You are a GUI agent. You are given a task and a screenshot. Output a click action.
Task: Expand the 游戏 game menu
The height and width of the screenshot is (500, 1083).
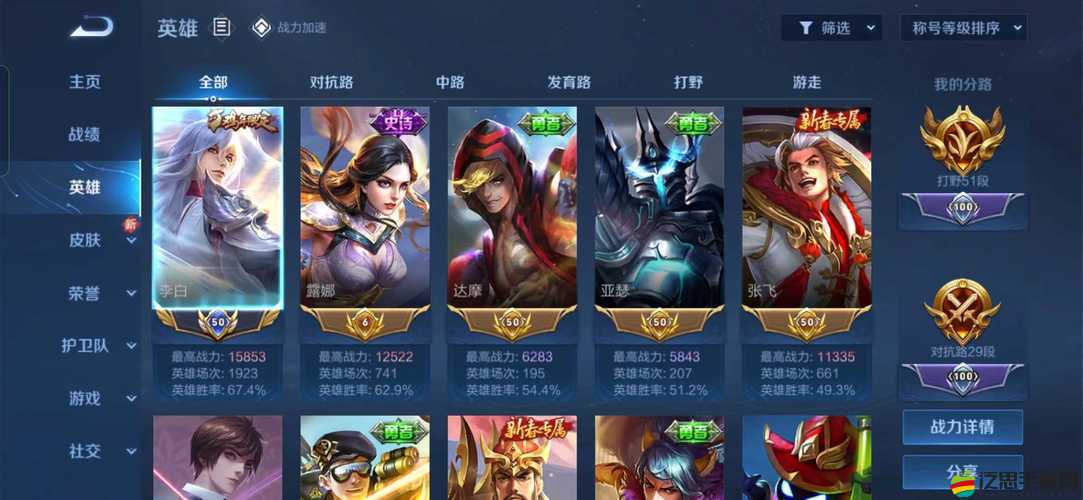coord(98,398)
